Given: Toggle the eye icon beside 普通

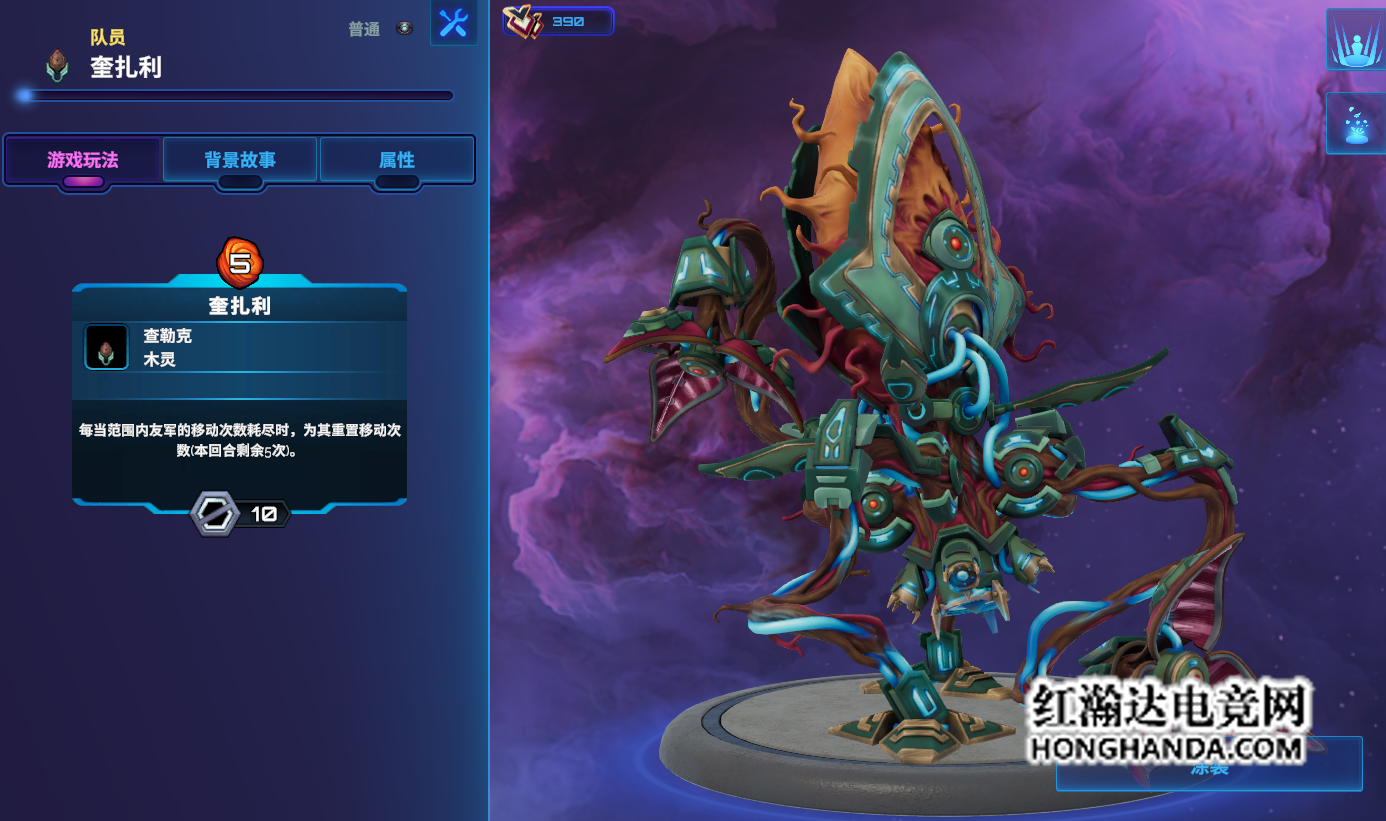Looking at the screenshot, I should pos(404,29).
